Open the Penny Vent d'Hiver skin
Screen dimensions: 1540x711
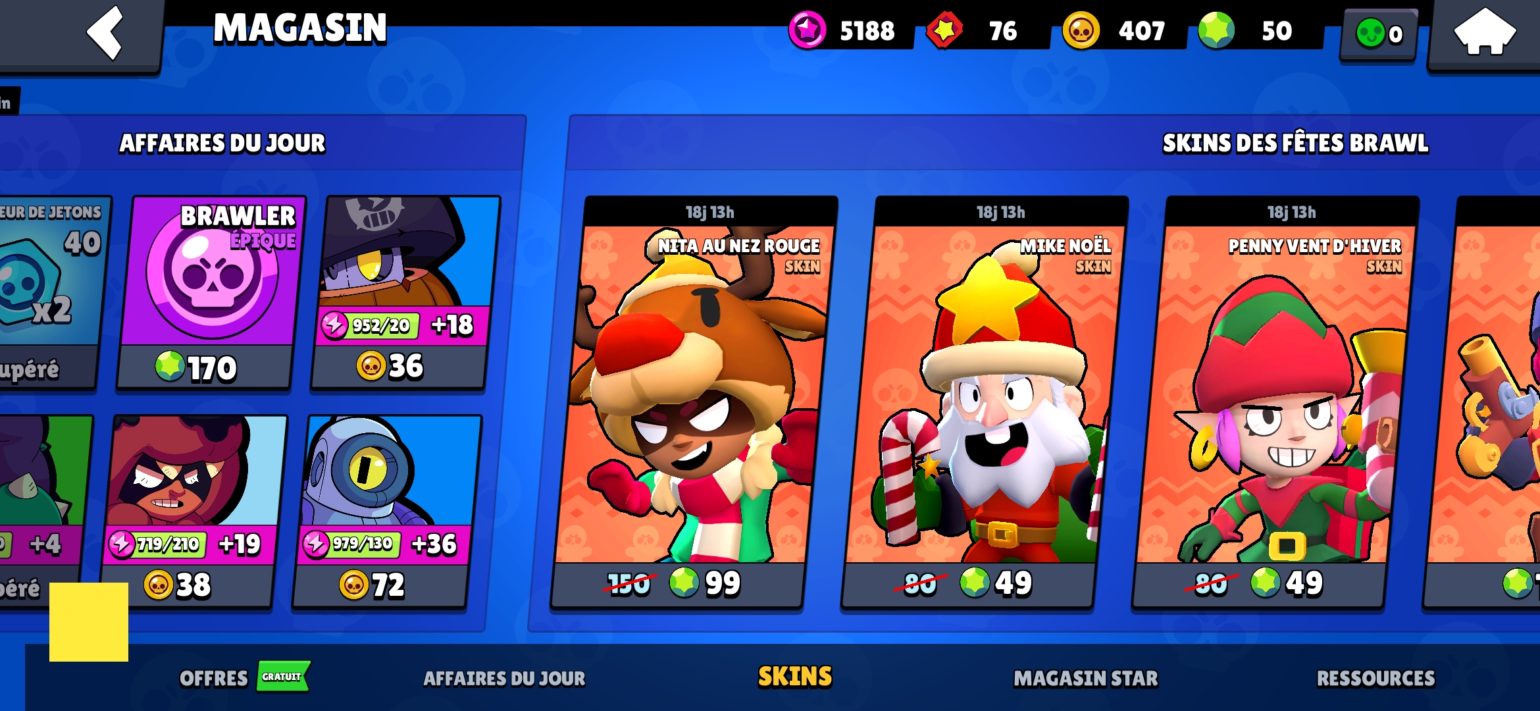pyautogui.click(x=1275, y=402)
